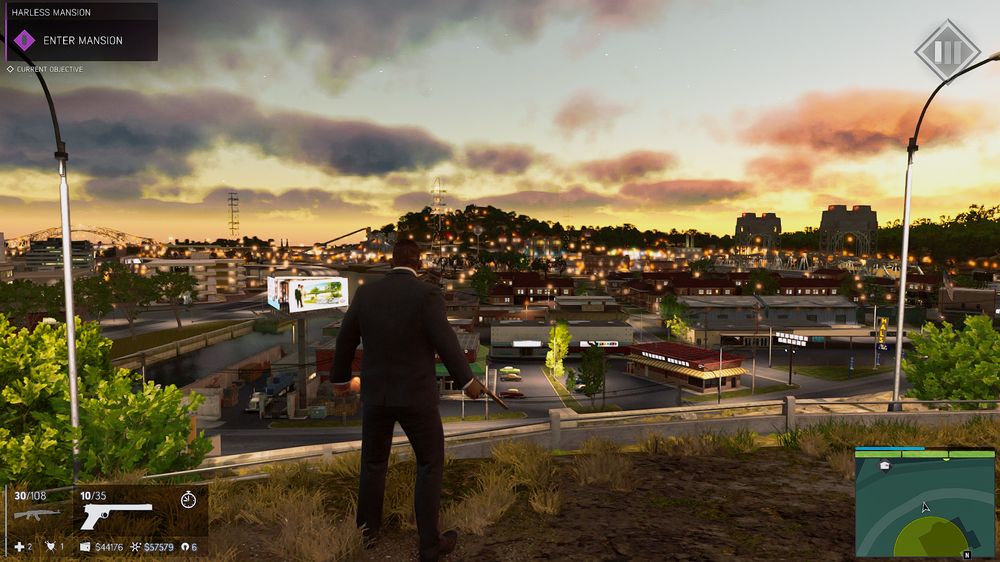Activate the stopwatch slow-motion icon
Viewport: 1000px width, 562px height.
click(x=188, y=500)
